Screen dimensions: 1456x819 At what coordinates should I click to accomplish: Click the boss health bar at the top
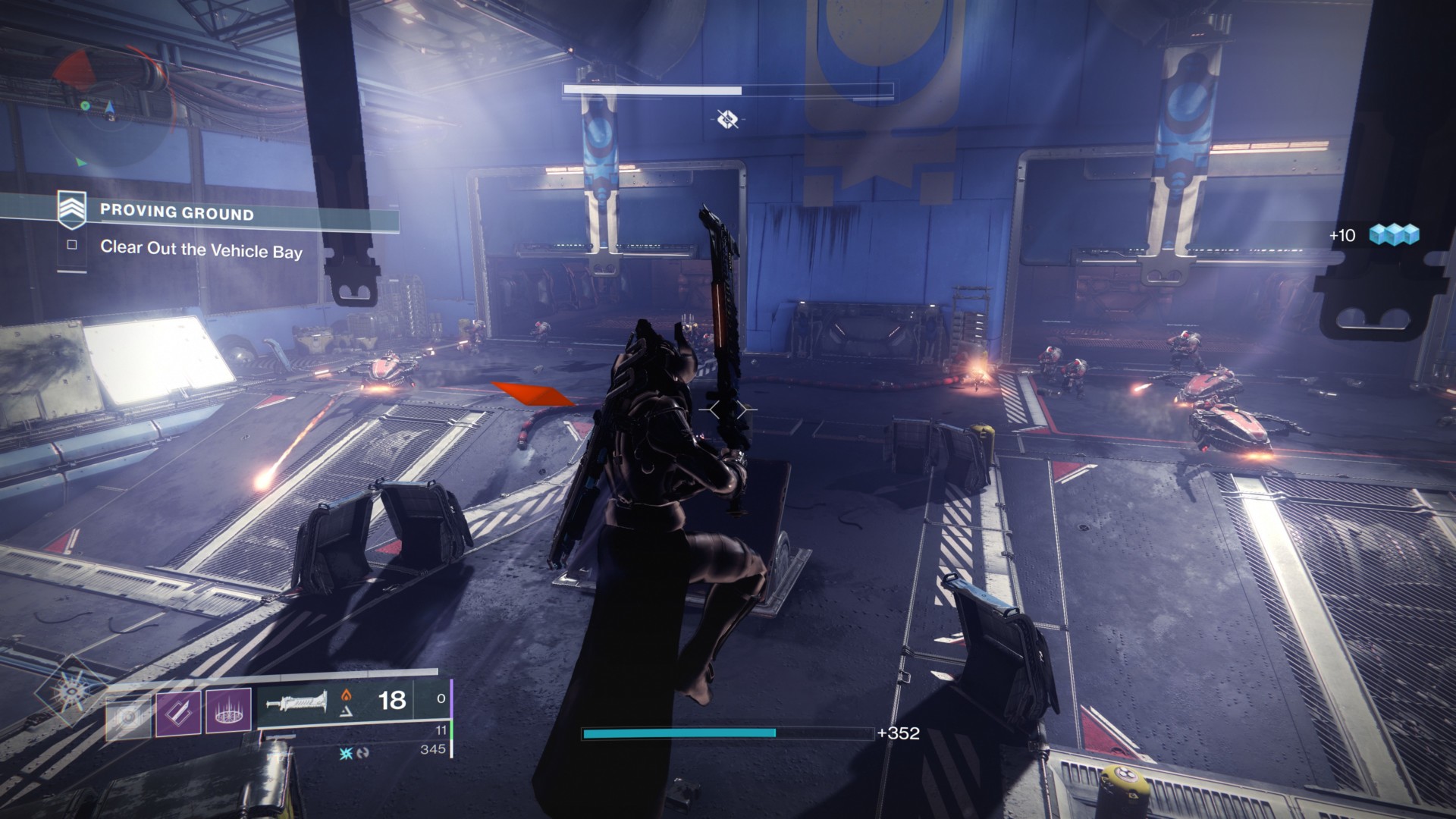pyautogui.click(x=728, y=90)
